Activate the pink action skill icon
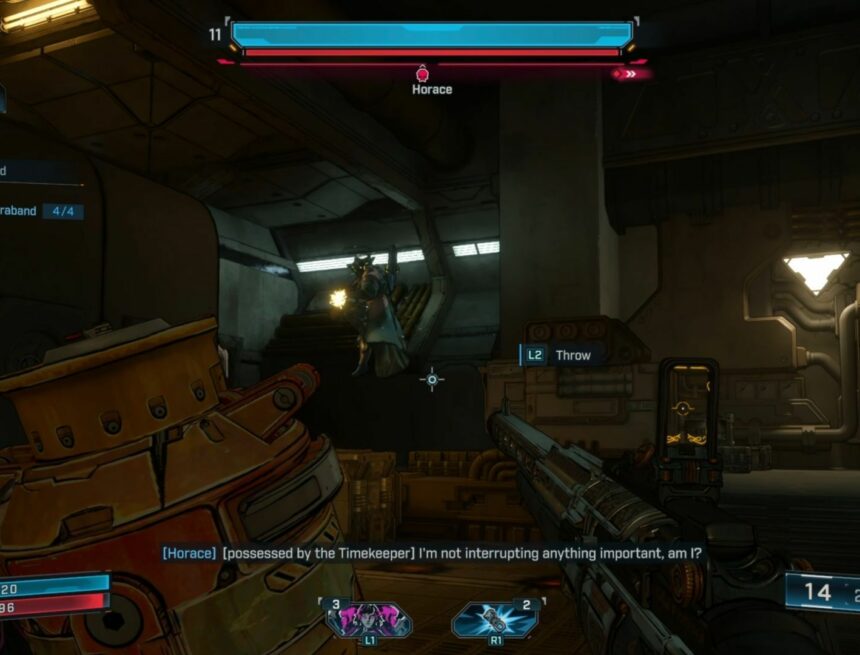Viewport: 860px width, 655px height. (368, 618)
